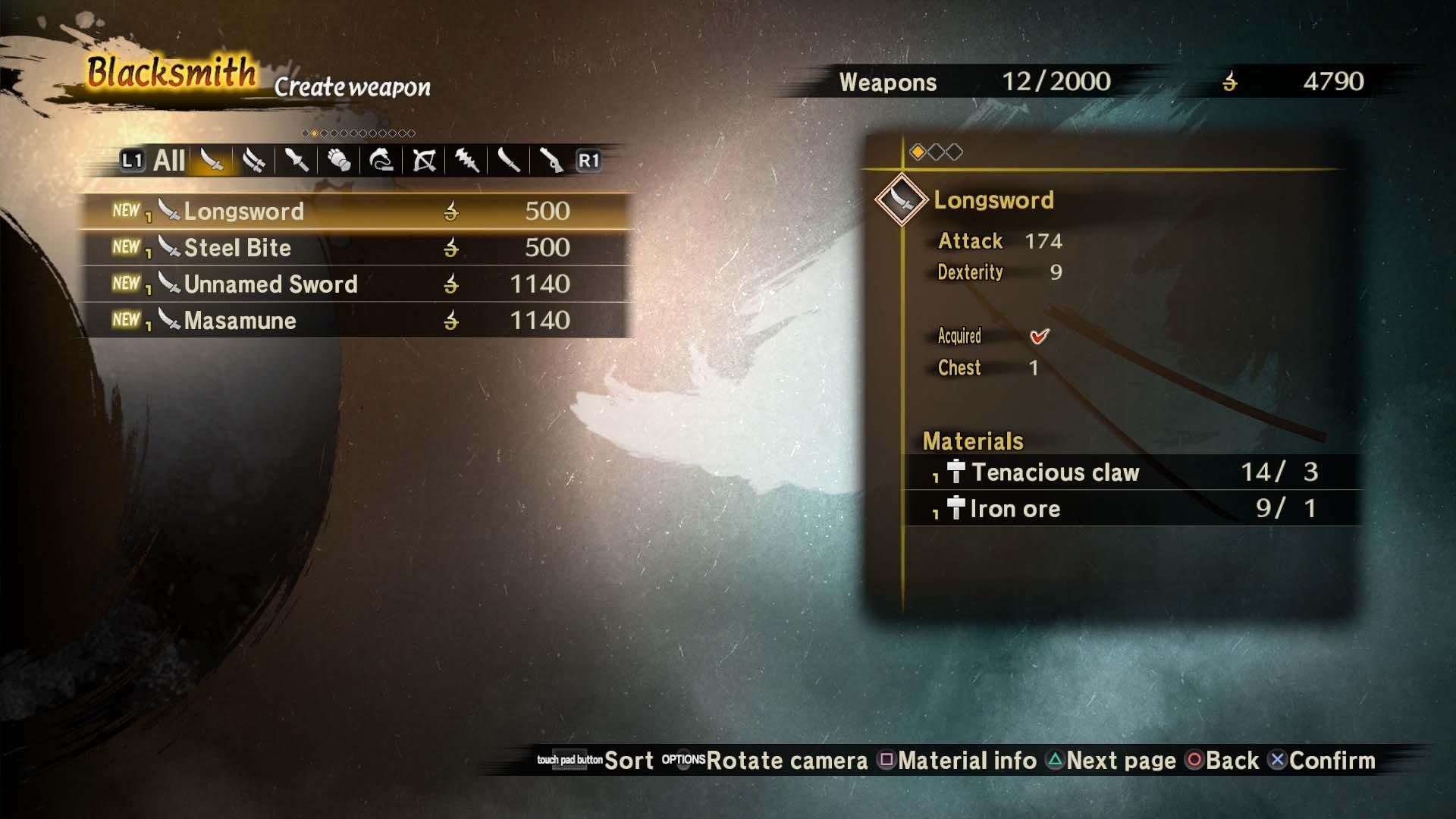Viewport: 1456px width, 819px height.
Task: Show only gauntlet-type weapons
Action: click(x=340, y=161)
